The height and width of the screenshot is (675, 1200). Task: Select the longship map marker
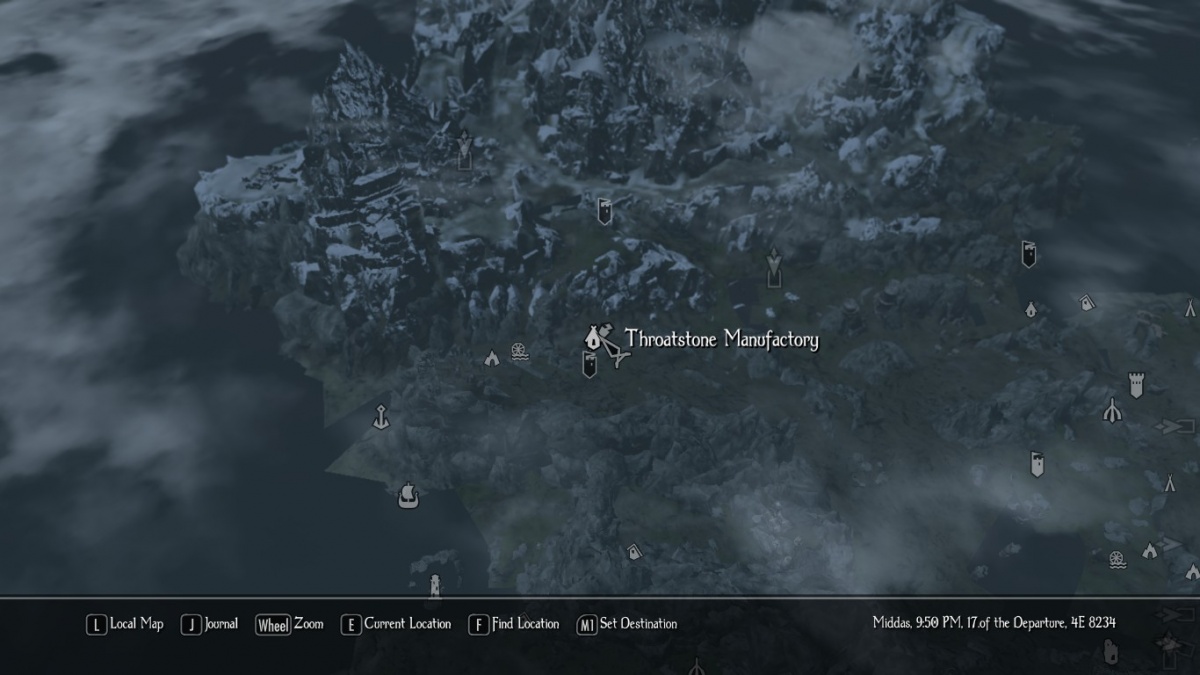coord(407,494)
